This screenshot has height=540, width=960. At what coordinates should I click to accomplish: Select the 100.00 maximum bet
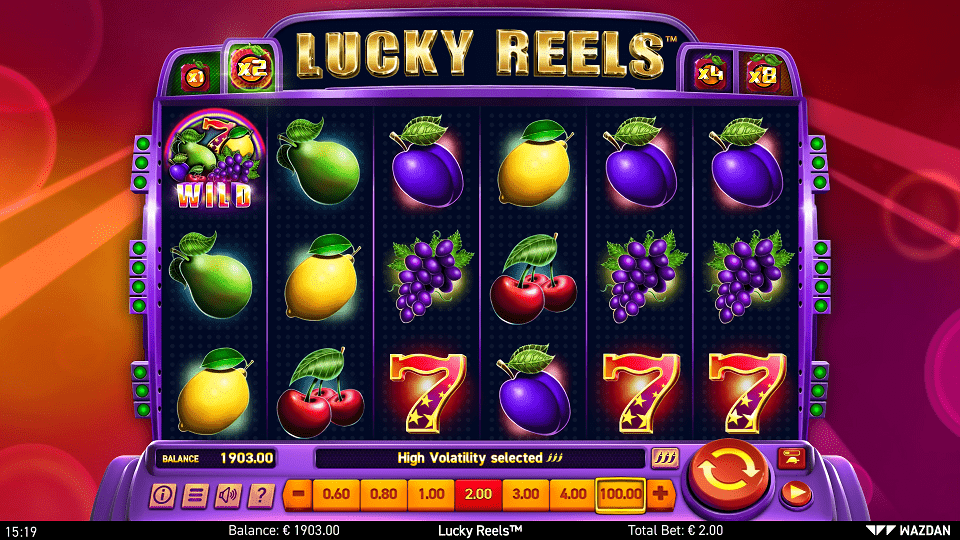coord(621,494)
